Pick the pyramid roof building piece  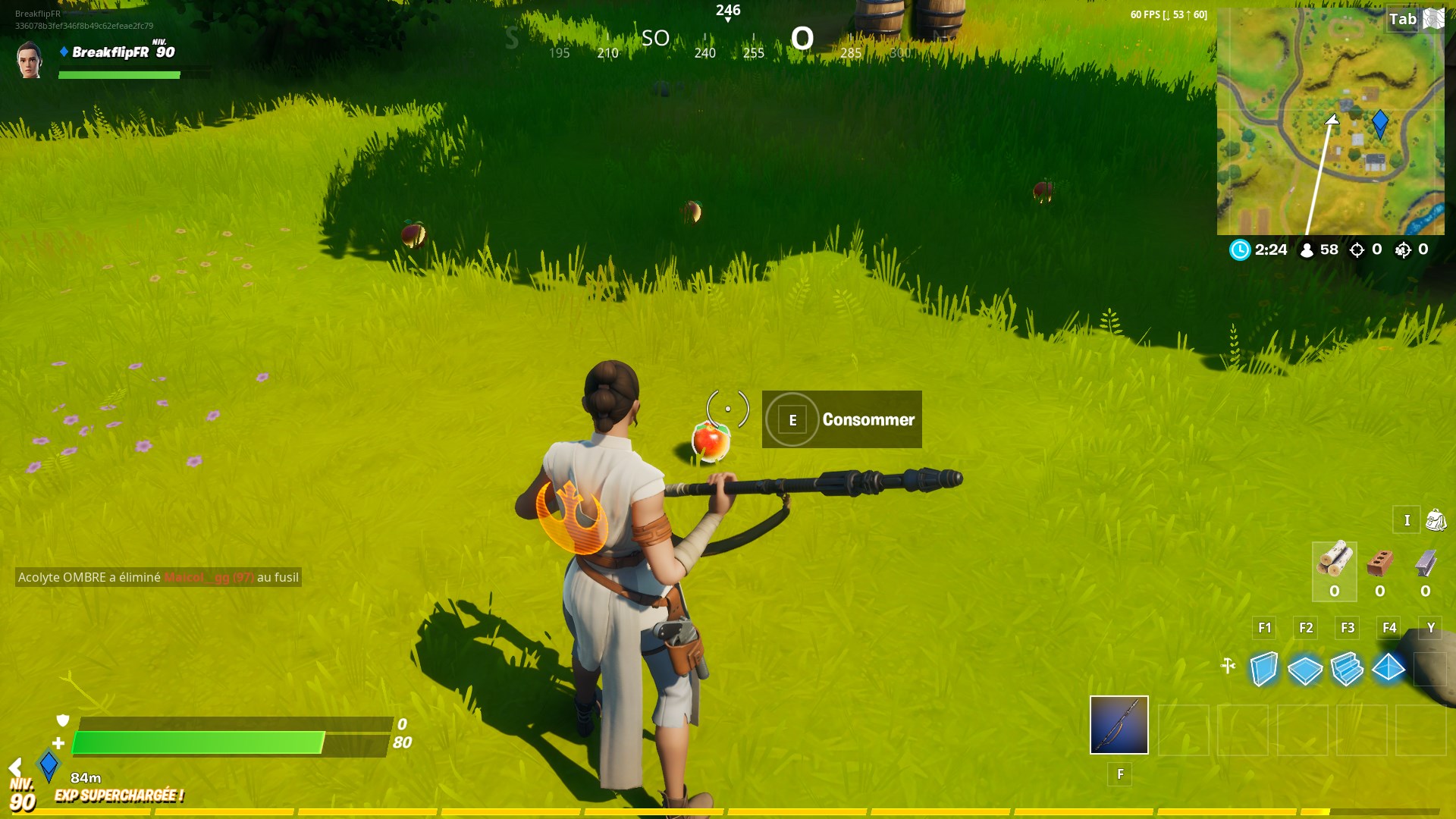coord(1389,668)
